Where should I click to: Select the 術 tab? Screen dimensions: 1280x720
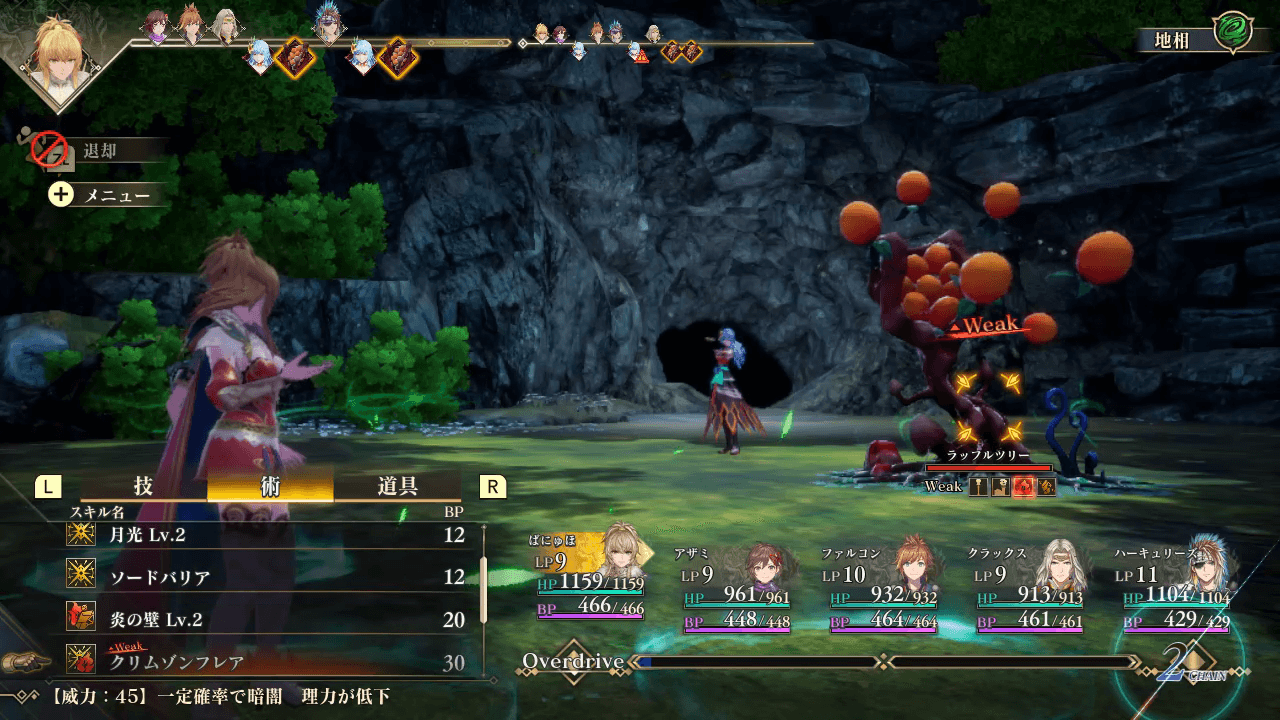tap(270, 486)
